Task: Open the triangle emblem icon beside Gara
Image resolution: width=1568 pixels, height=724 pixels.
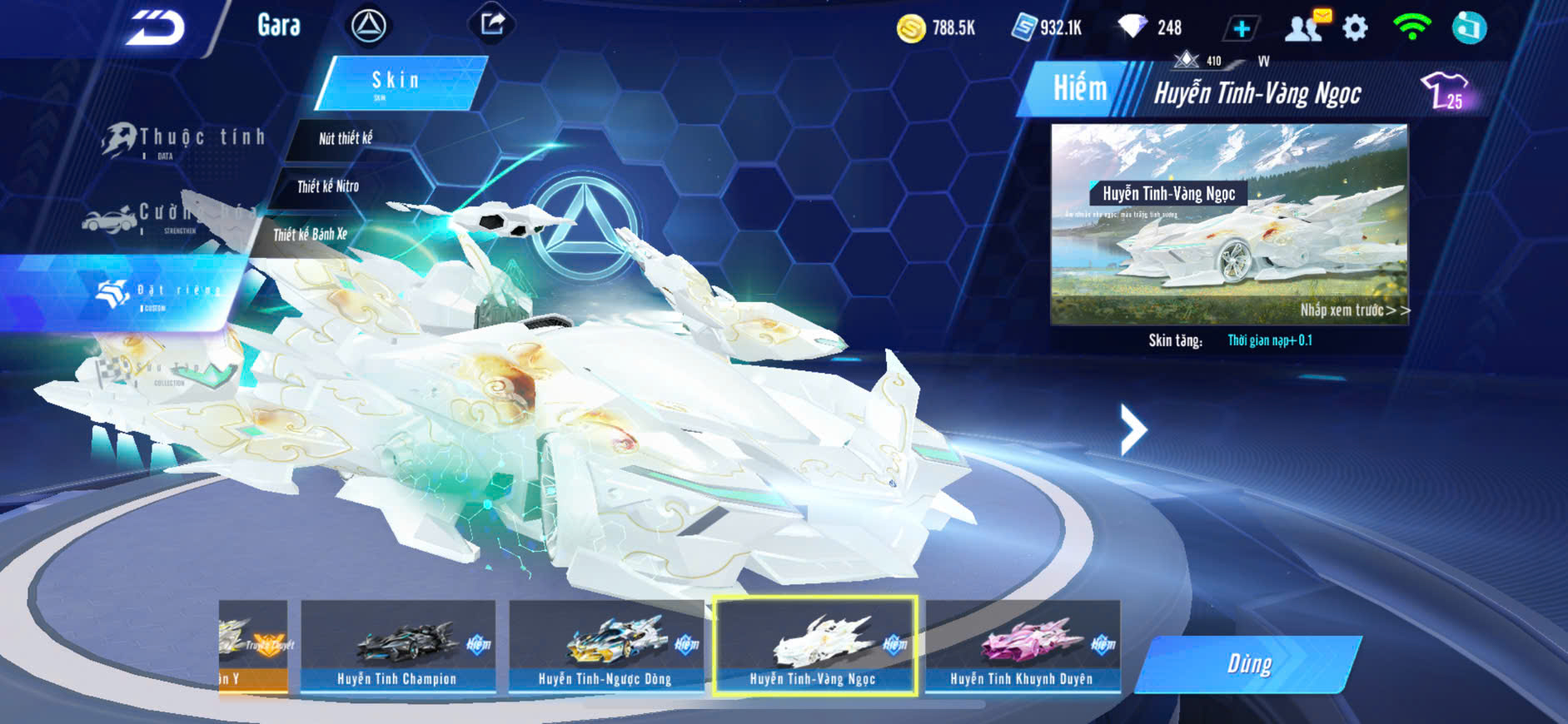Action: pyautogui.click(x=368, y=26)
